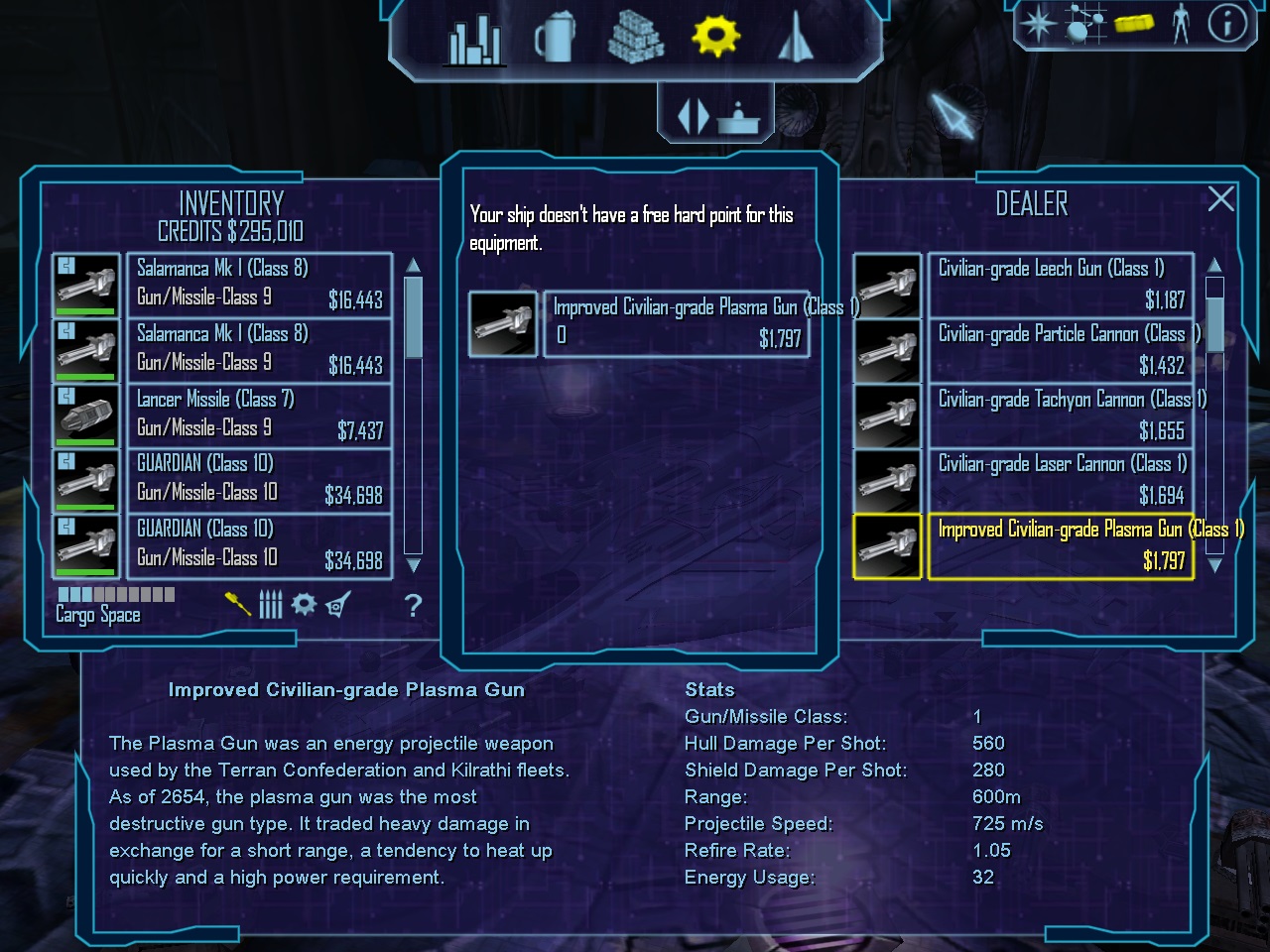The image size is (1270, 952).
Task: Choose the Civilian-grade Laser Cannon
Action: [1060, 480]
